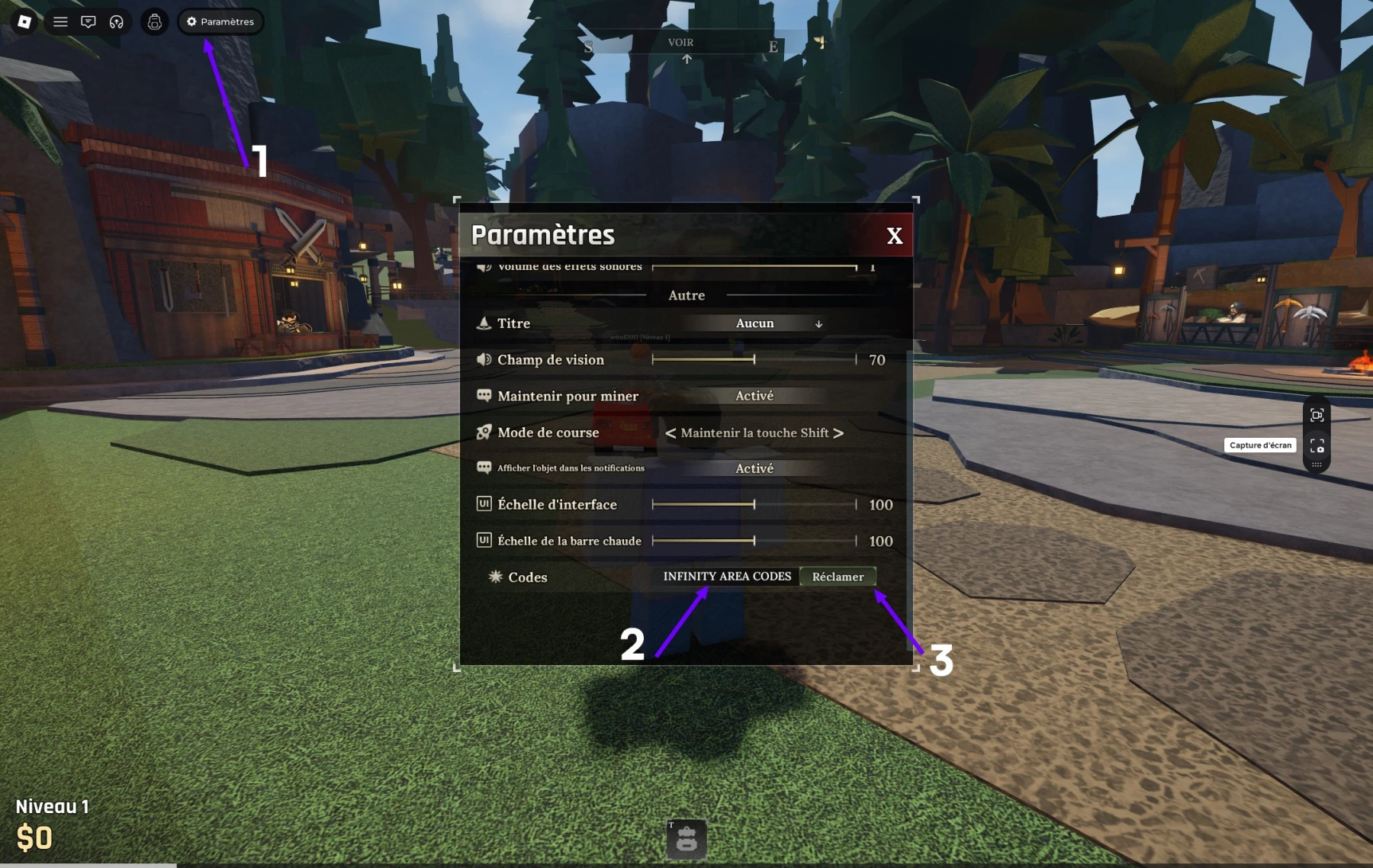This screenshot has height=868, width=1373.
Task: Open the backpack inventory icon
Action: [155, 22]
